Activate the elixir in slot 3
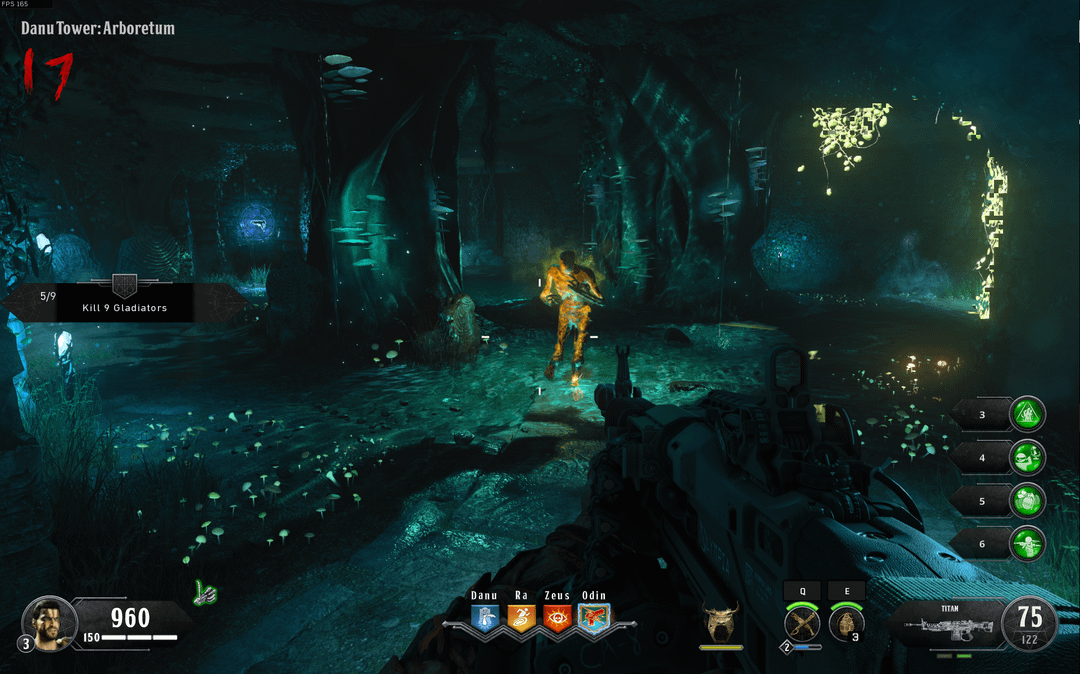 1027,414
